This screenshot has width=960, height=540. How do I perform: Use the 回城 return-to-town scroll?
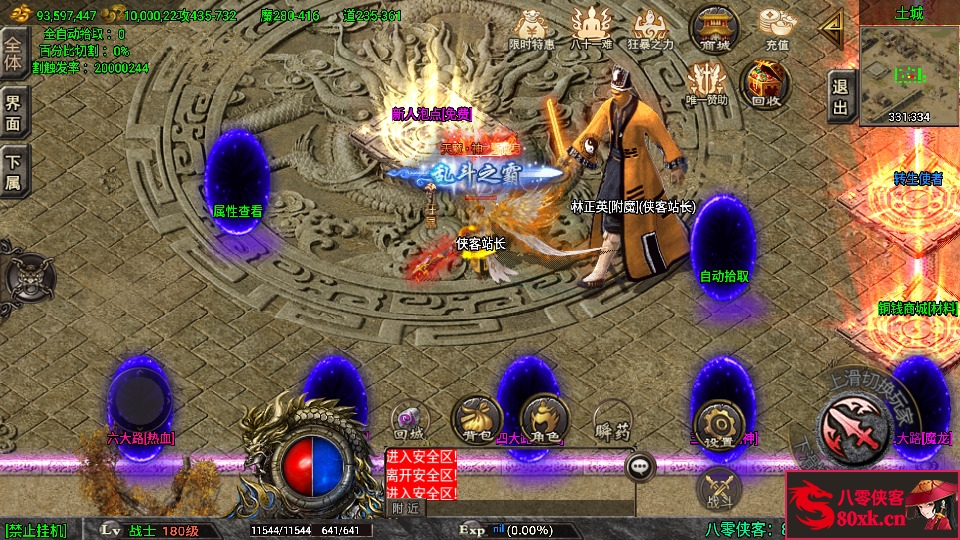click(409, 419)
